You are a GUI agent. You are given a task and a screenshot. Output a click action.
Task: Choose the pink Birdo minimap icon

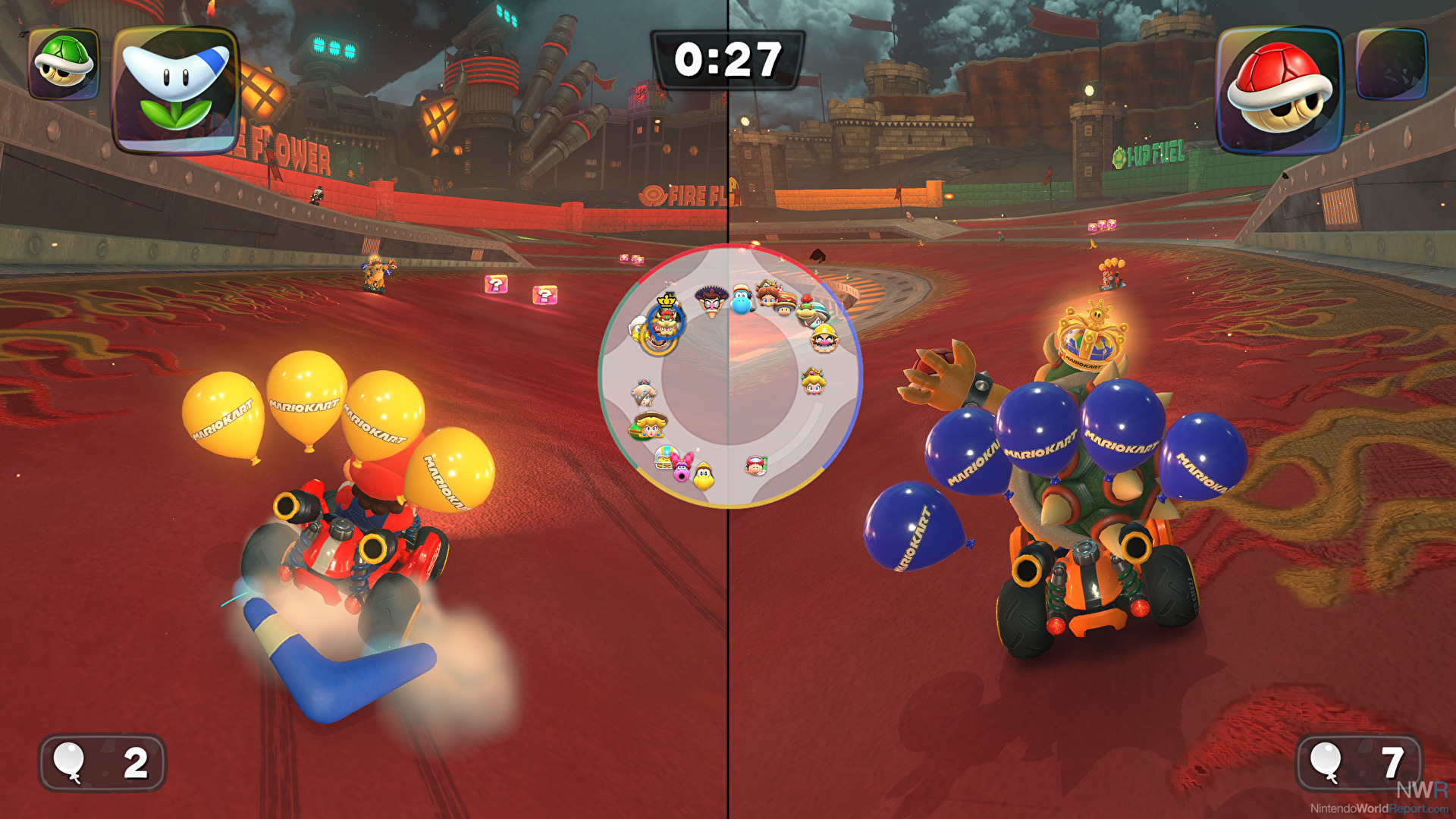click(x=683, y=467)
